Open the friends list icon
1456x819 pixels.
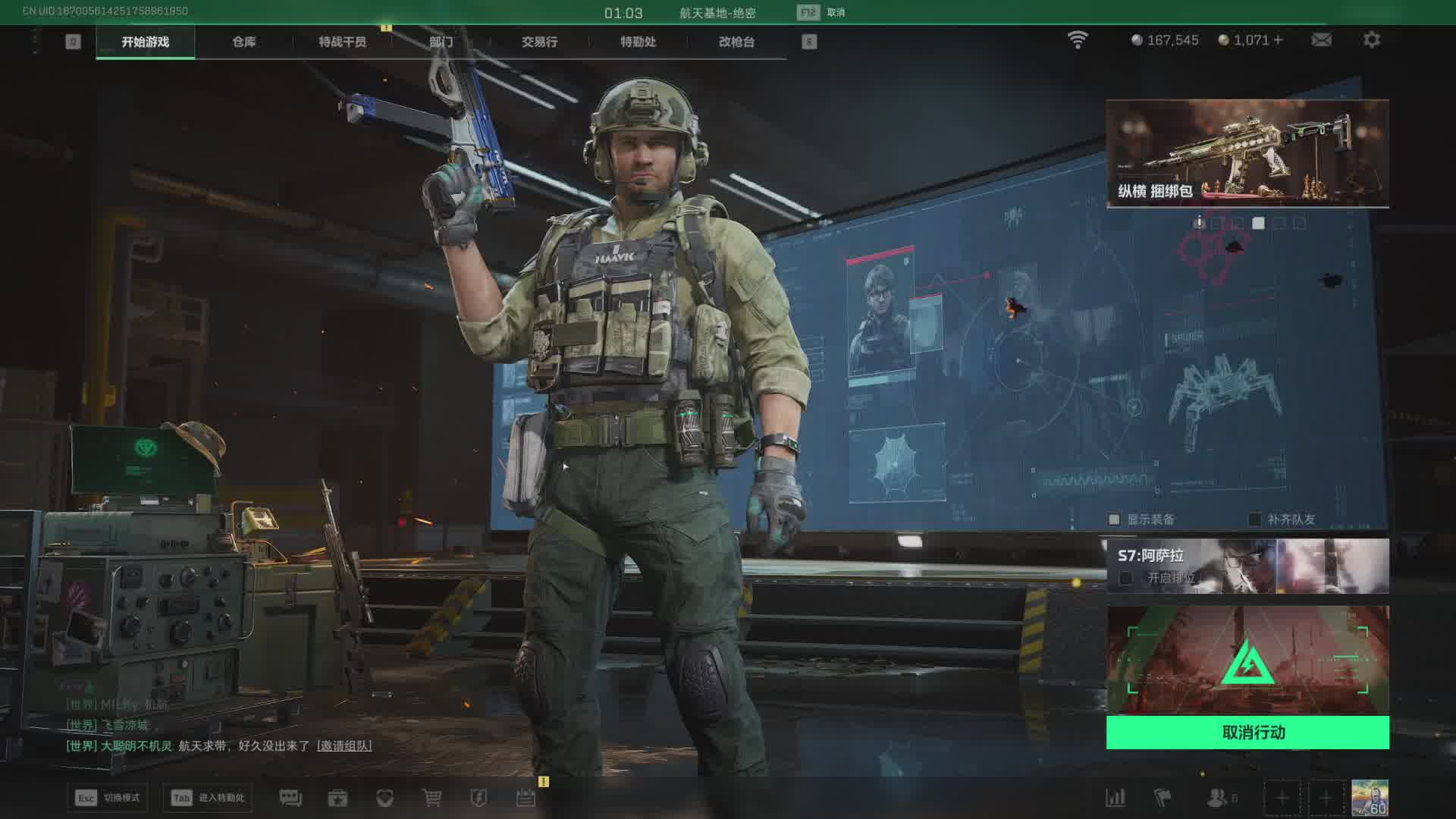click(1217, 798)
